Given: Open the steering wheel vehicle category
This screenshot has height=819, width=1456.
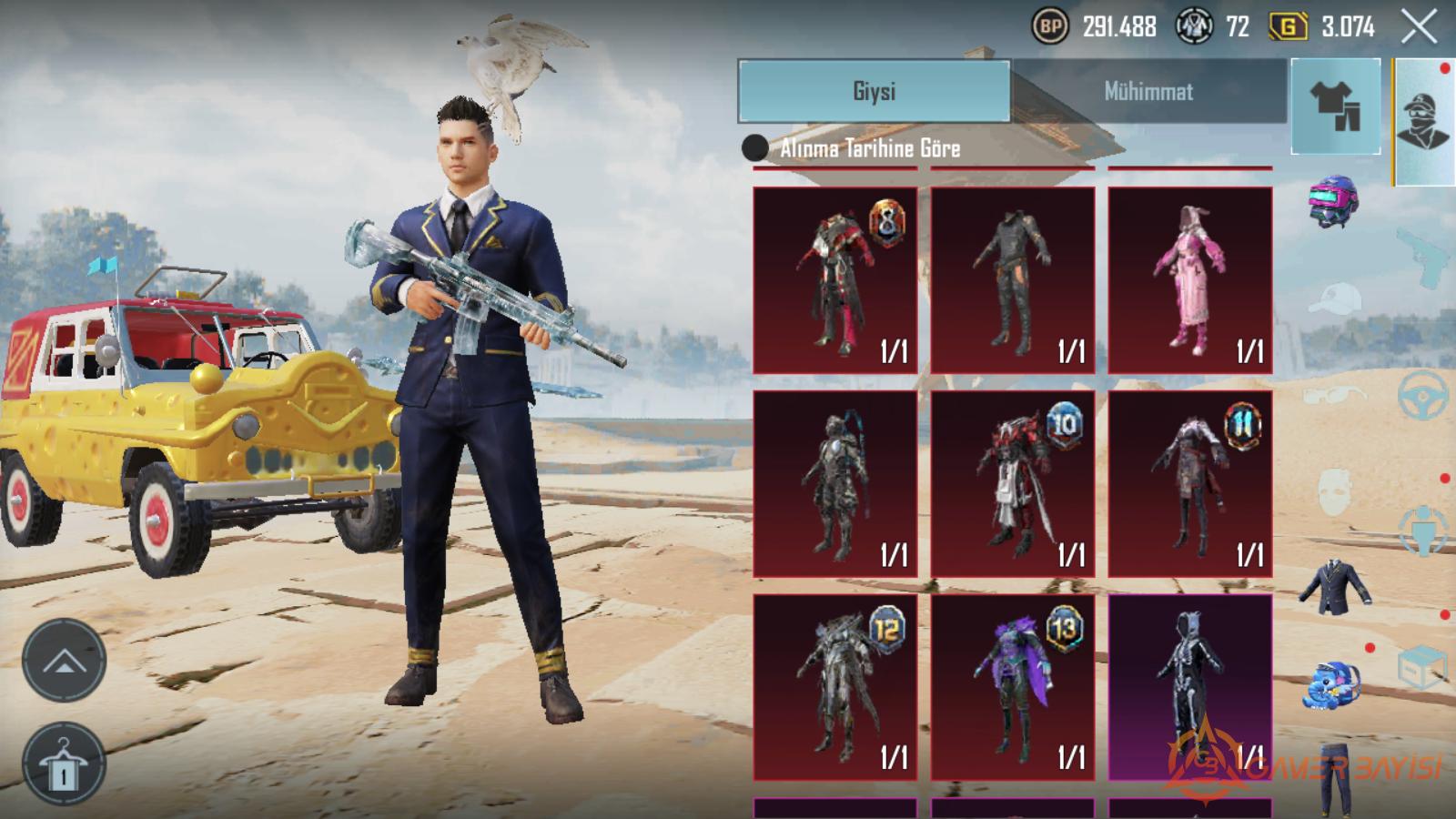Looking at the screenshot, I should [x=1423, y=394].
